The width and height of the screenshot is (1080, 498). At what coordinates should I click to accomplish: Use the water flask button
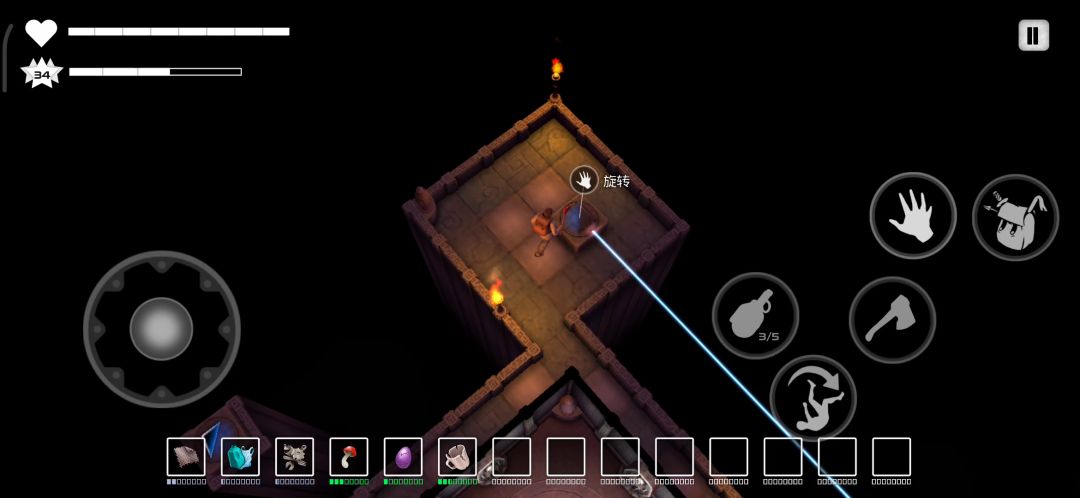(x=755, y=316)
